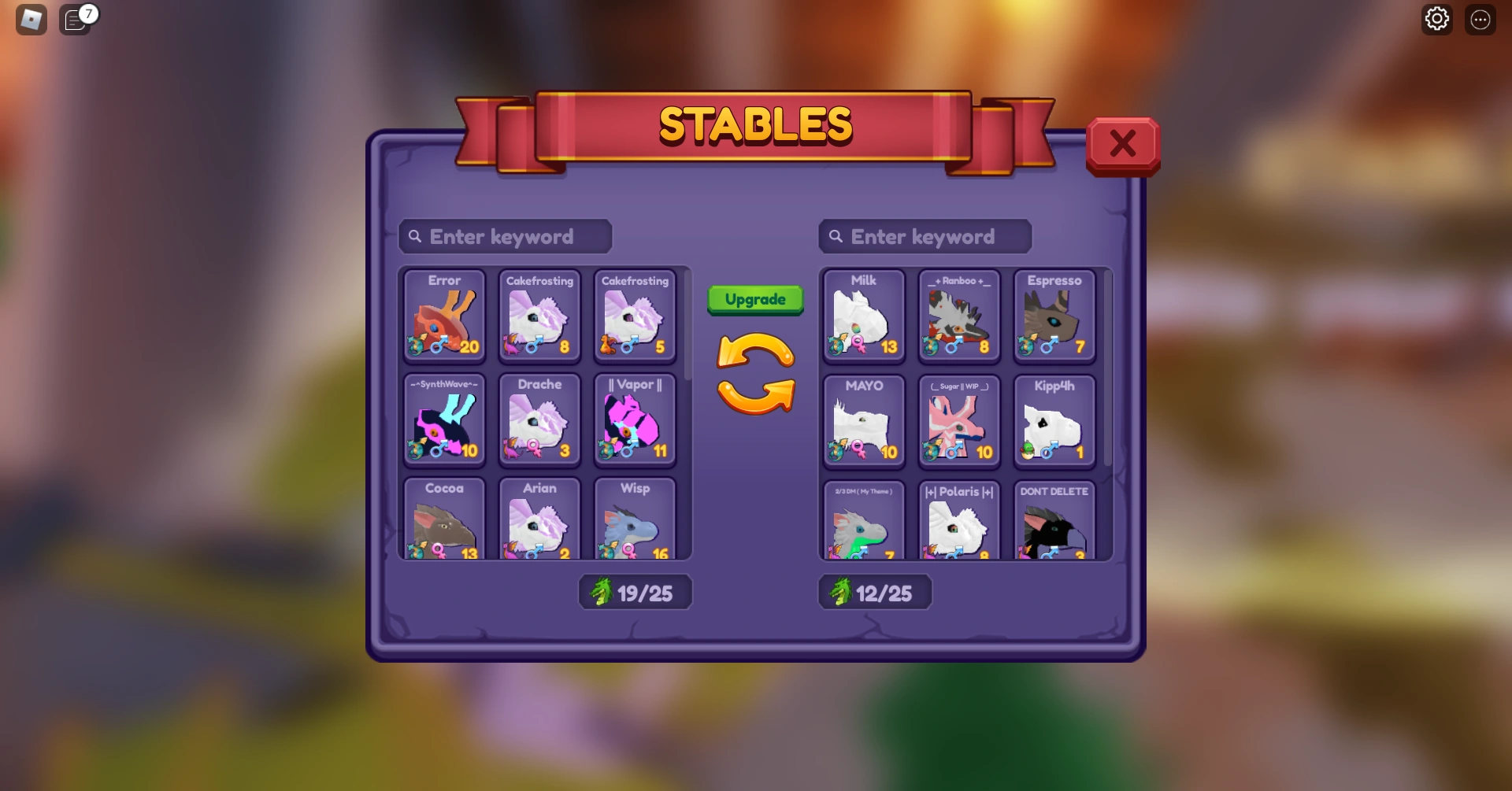Open the three-dots options menu
The width and height of the screenshot is (1512, 791).
[x=1480, y=19]
